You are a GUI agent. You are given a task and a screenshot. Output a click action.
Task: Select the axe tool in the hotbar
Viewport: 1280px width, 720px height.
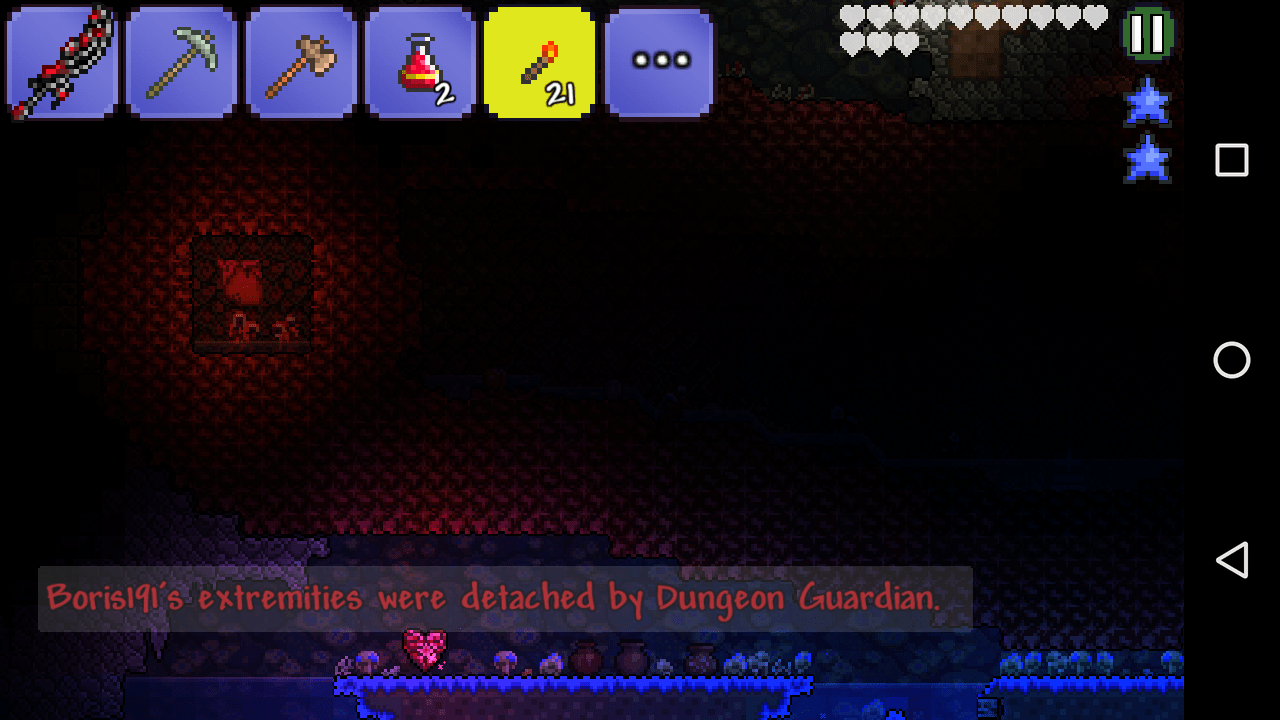tap(300, 62)
